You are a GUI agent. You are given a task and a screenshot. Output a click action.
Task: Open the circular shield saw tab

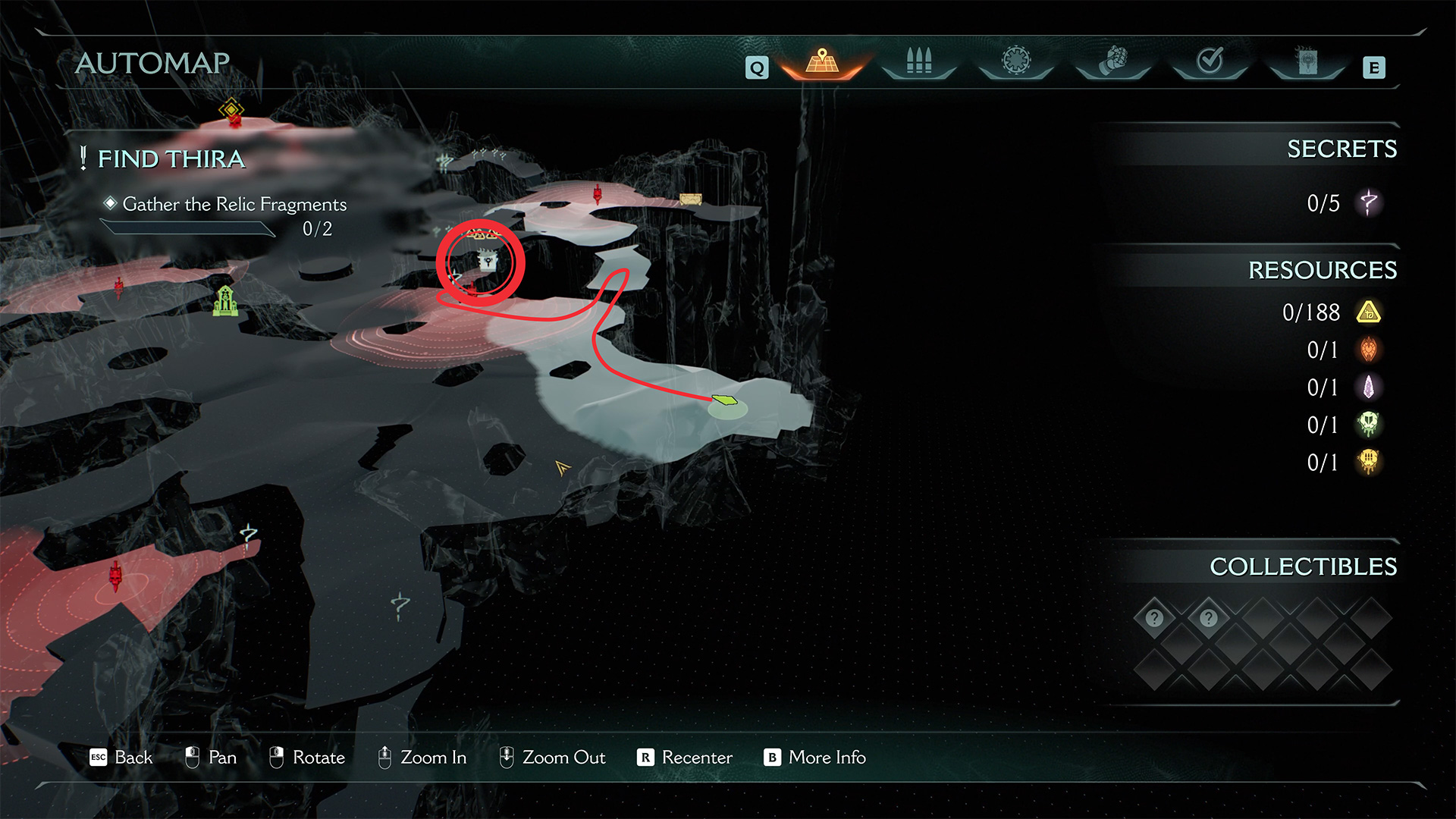coord(1016,60)
